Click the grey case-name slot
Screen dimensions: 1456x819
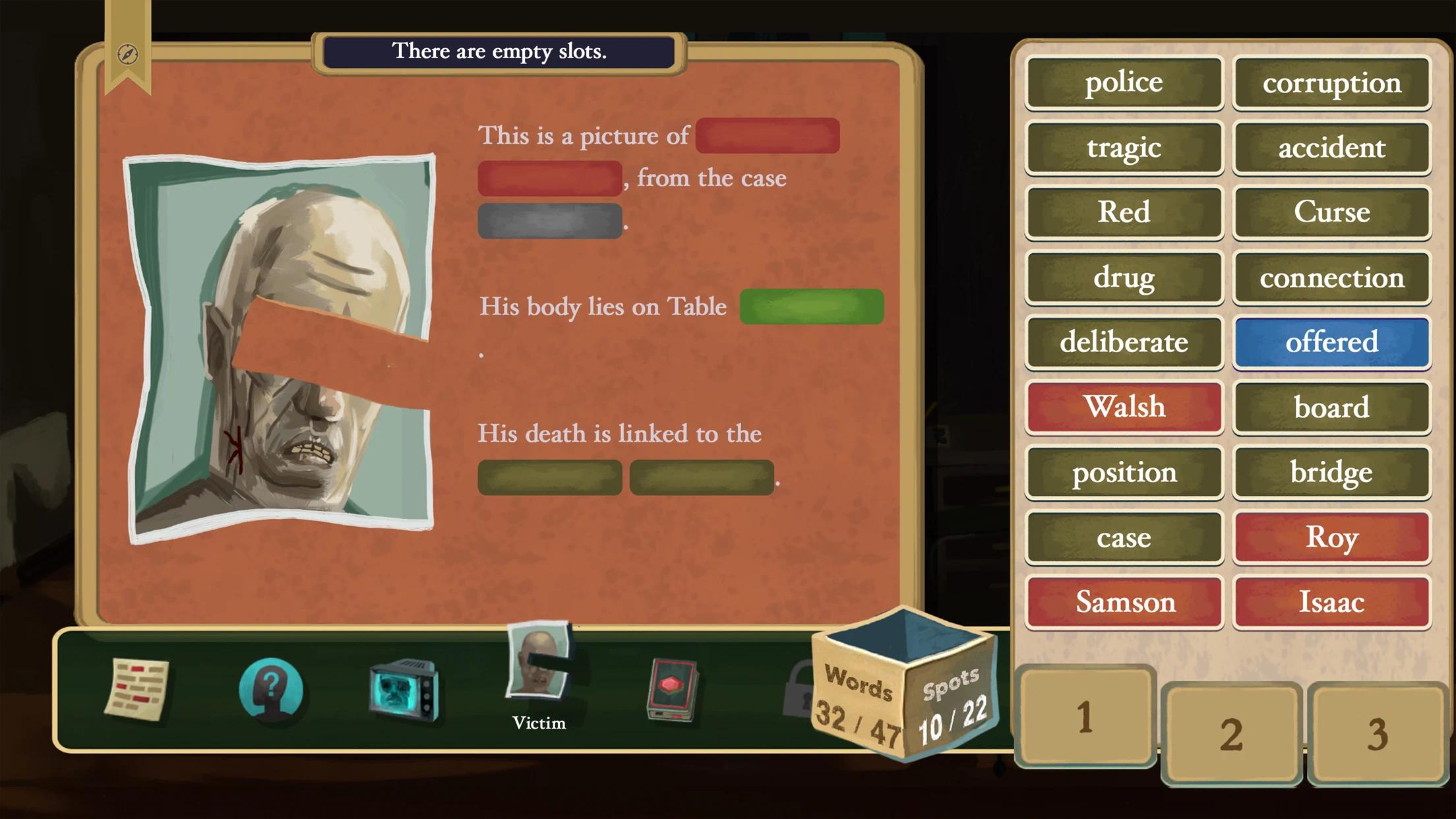click(549, 220)
